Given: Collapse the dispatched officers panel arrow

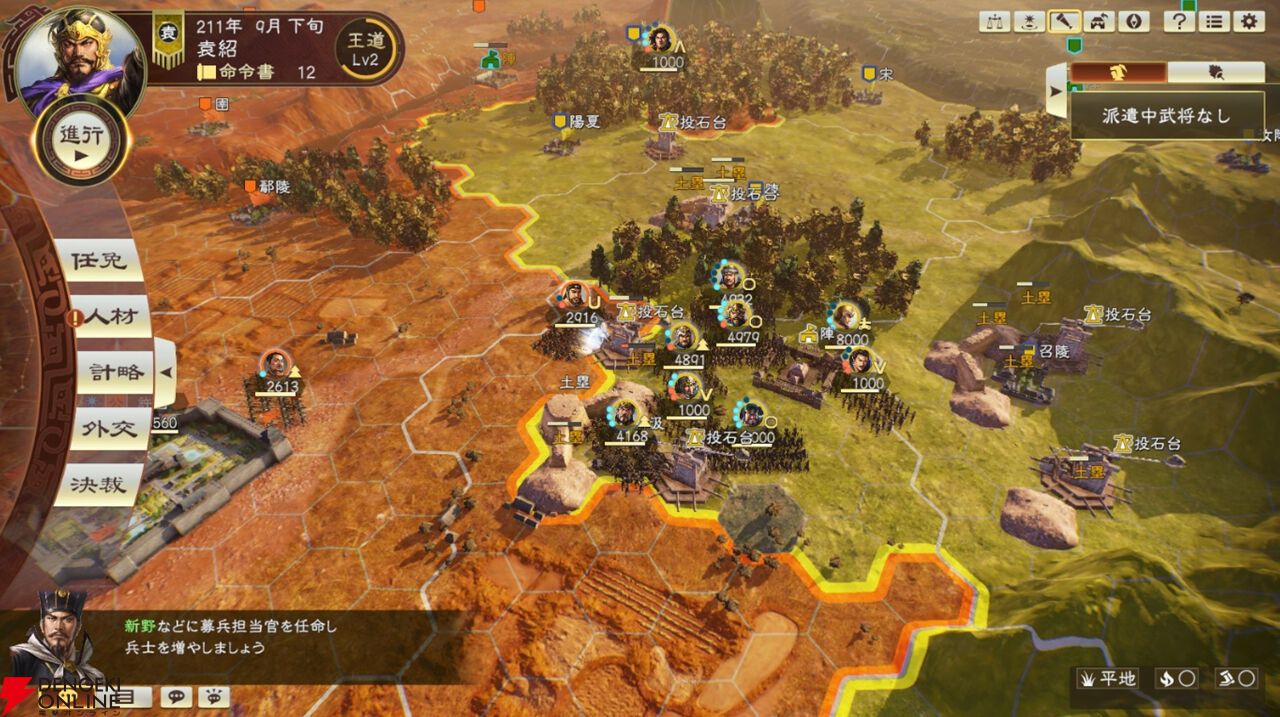Looking at the screenshot, I should [x=1057, y=92].
